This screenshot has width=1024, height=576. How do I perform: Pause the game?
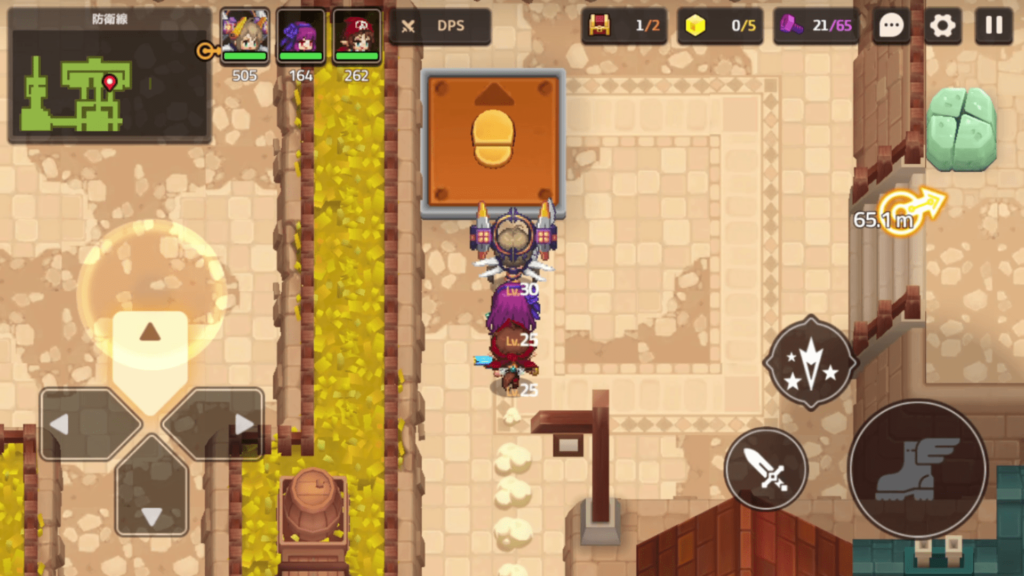pos(993,26)
